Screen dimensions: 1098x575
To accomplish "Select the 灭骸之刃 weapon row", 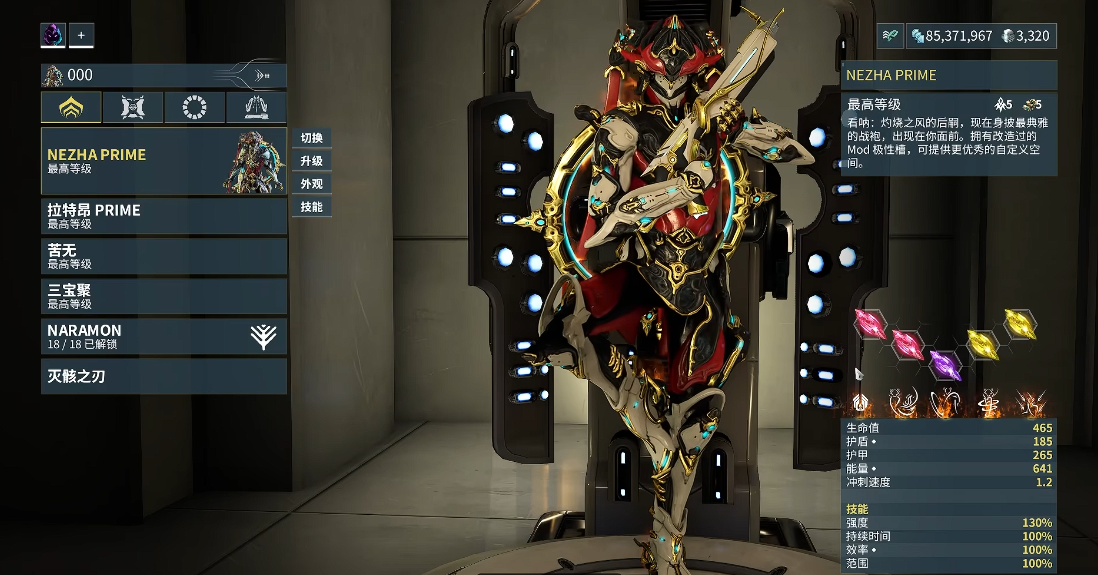I will click(164, 376).
